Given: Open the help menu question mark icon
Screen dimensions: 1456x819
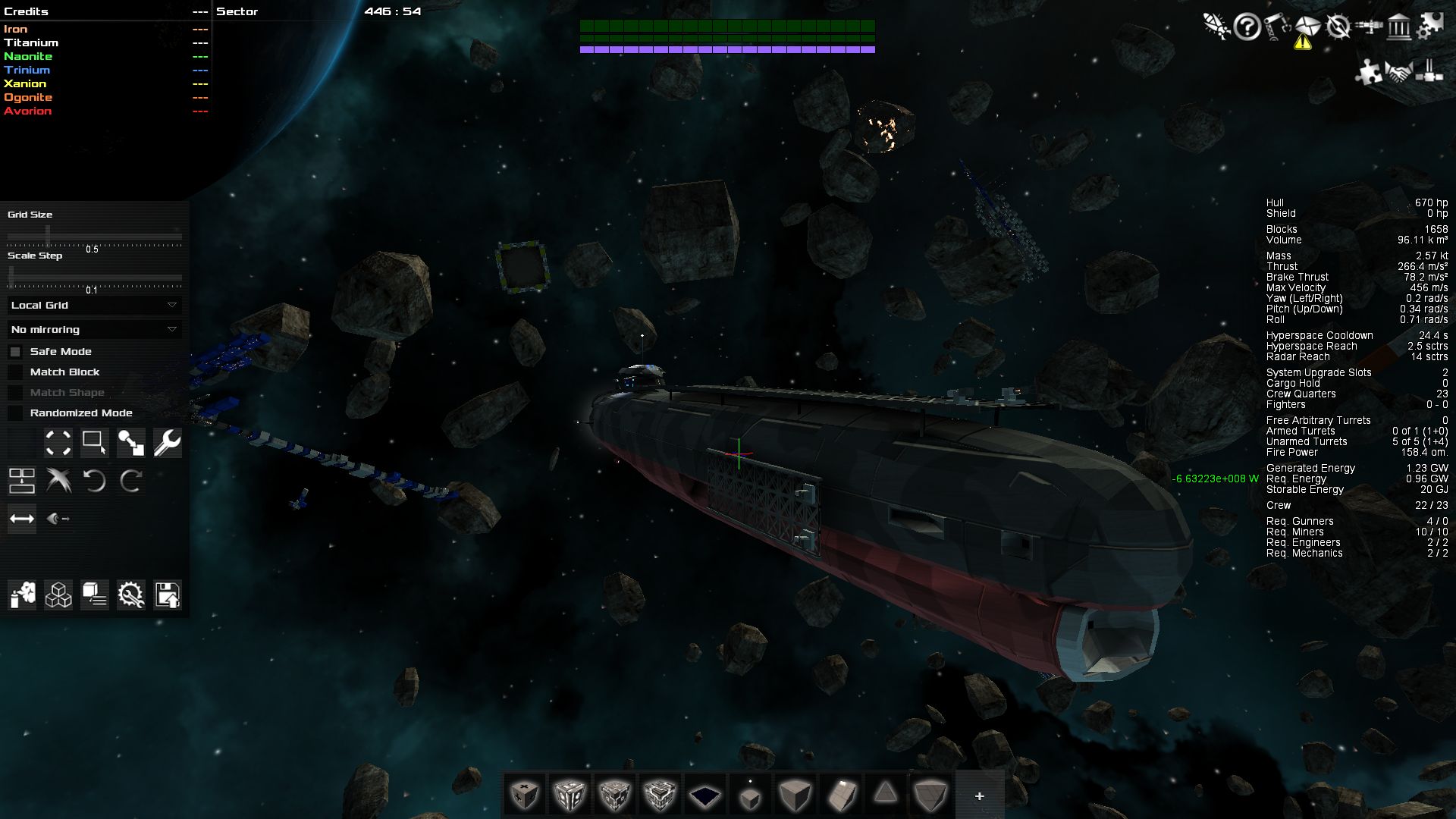Looking at the screenshot, I should (1247, 26).
